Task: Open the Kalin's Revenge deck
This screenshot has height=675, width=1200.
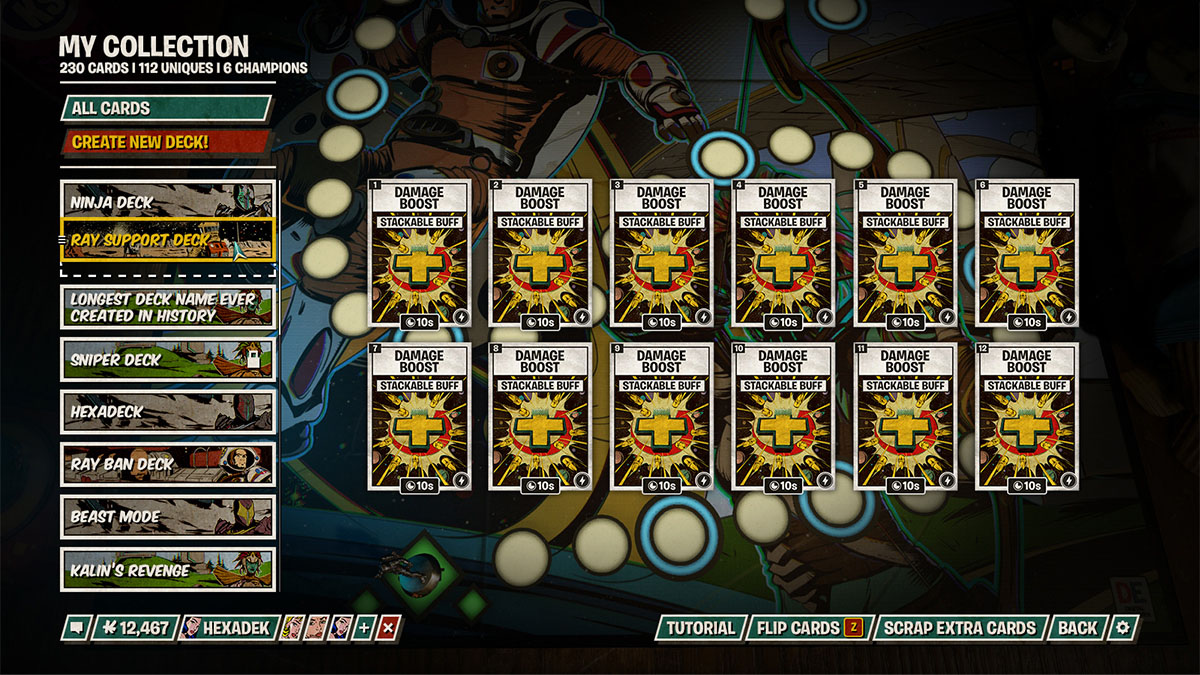Action: point(167,570)
